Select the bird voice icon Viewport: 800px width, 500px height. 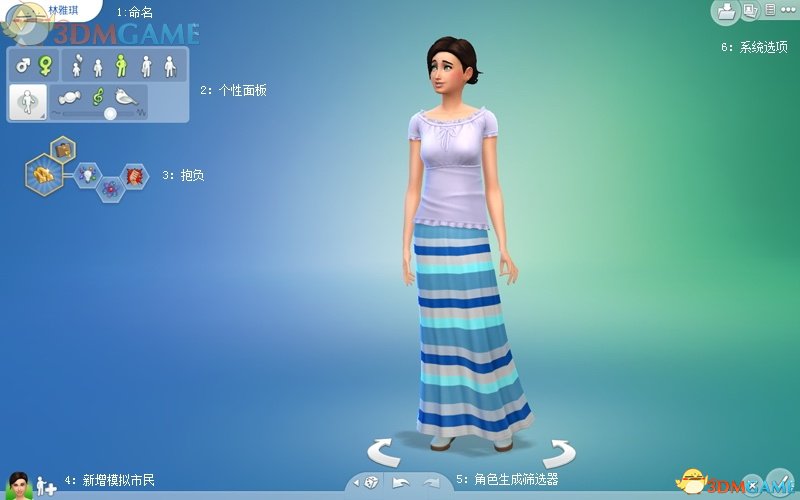point(127,97)
